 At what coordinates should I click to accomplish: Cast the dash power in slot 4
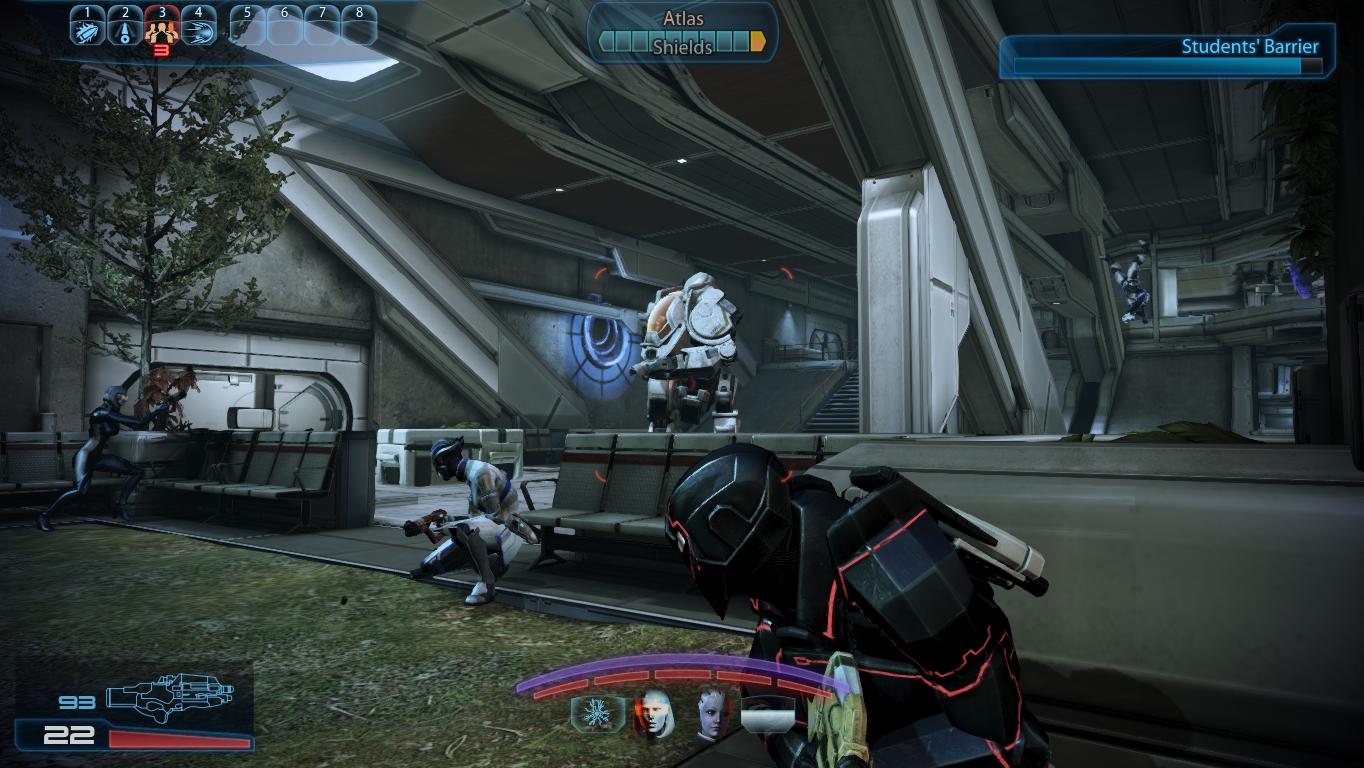[198, 27]
